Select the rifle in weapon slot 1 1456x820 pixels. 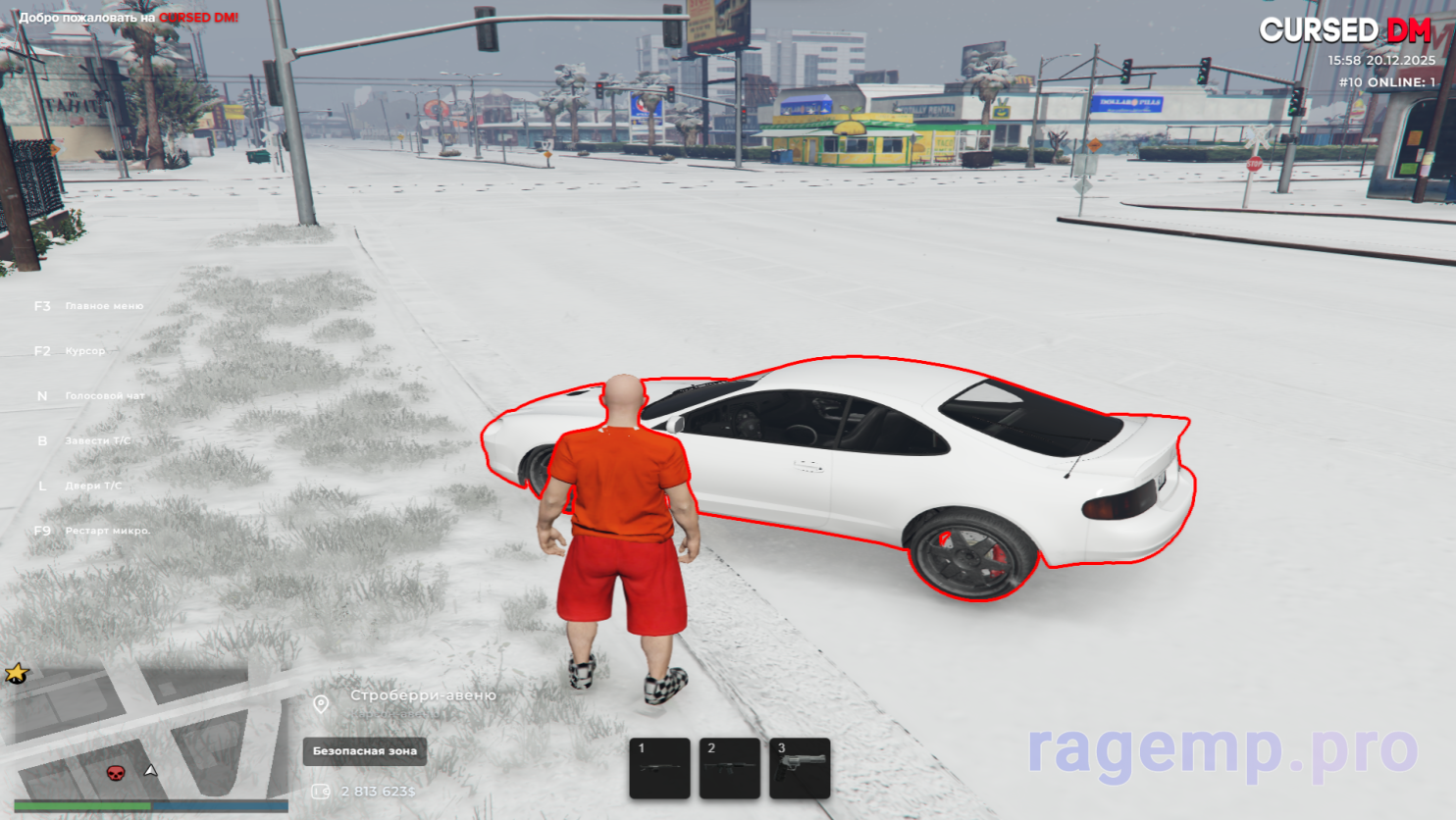coord(659,768)
